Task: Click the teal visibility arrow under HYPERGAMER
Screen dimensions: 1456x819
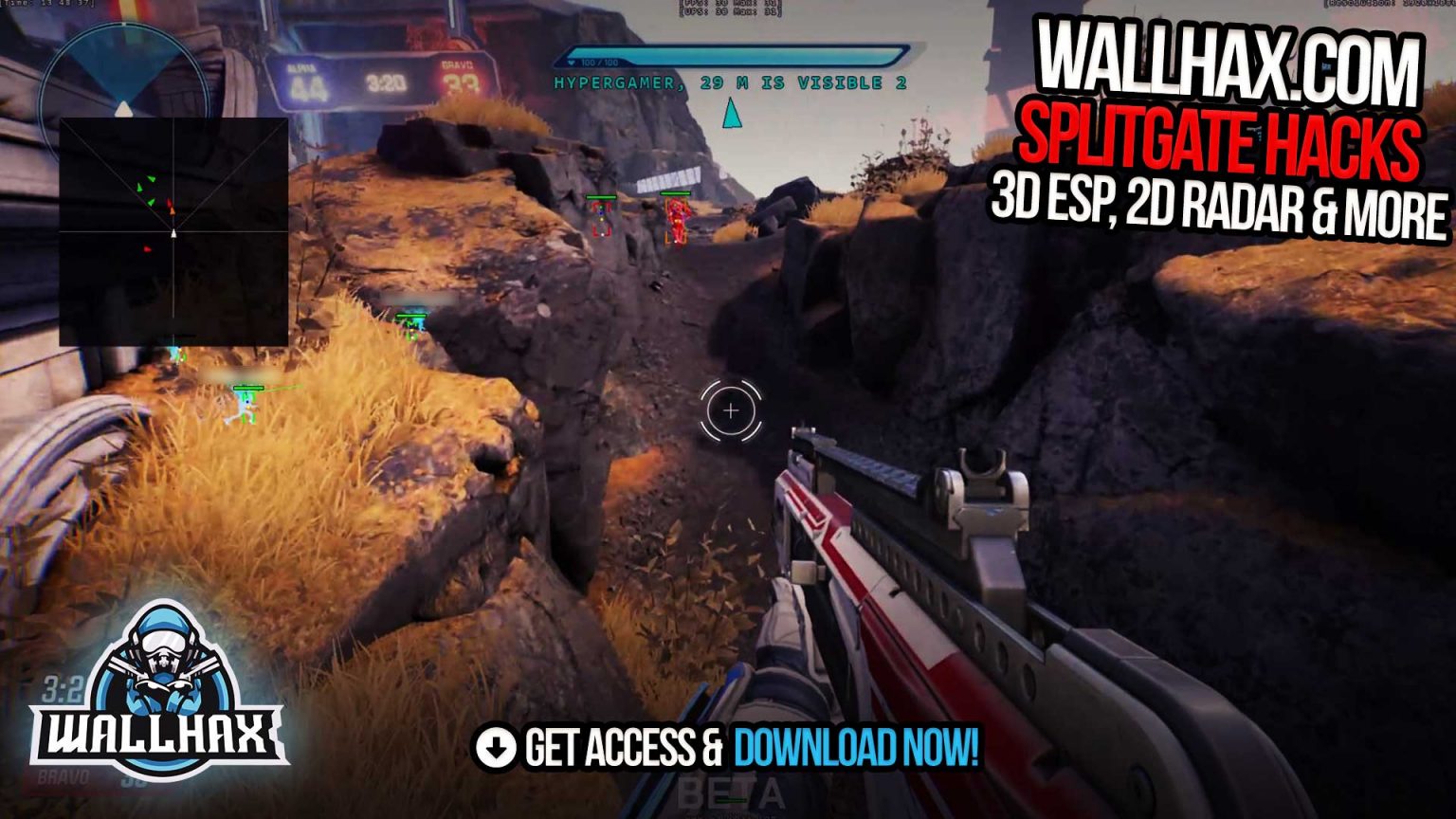Action: click(x=730, y=114)
